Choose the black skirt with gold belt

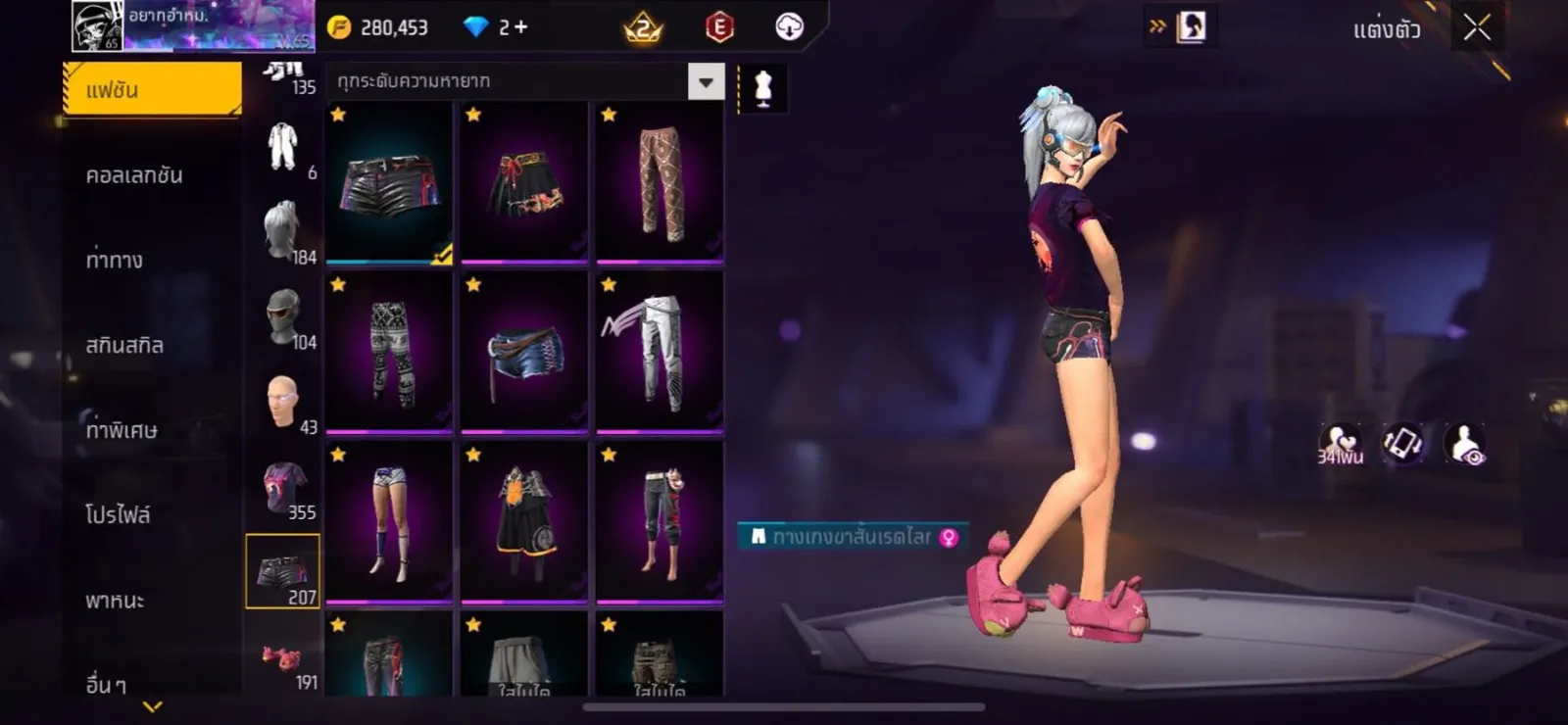524,183
